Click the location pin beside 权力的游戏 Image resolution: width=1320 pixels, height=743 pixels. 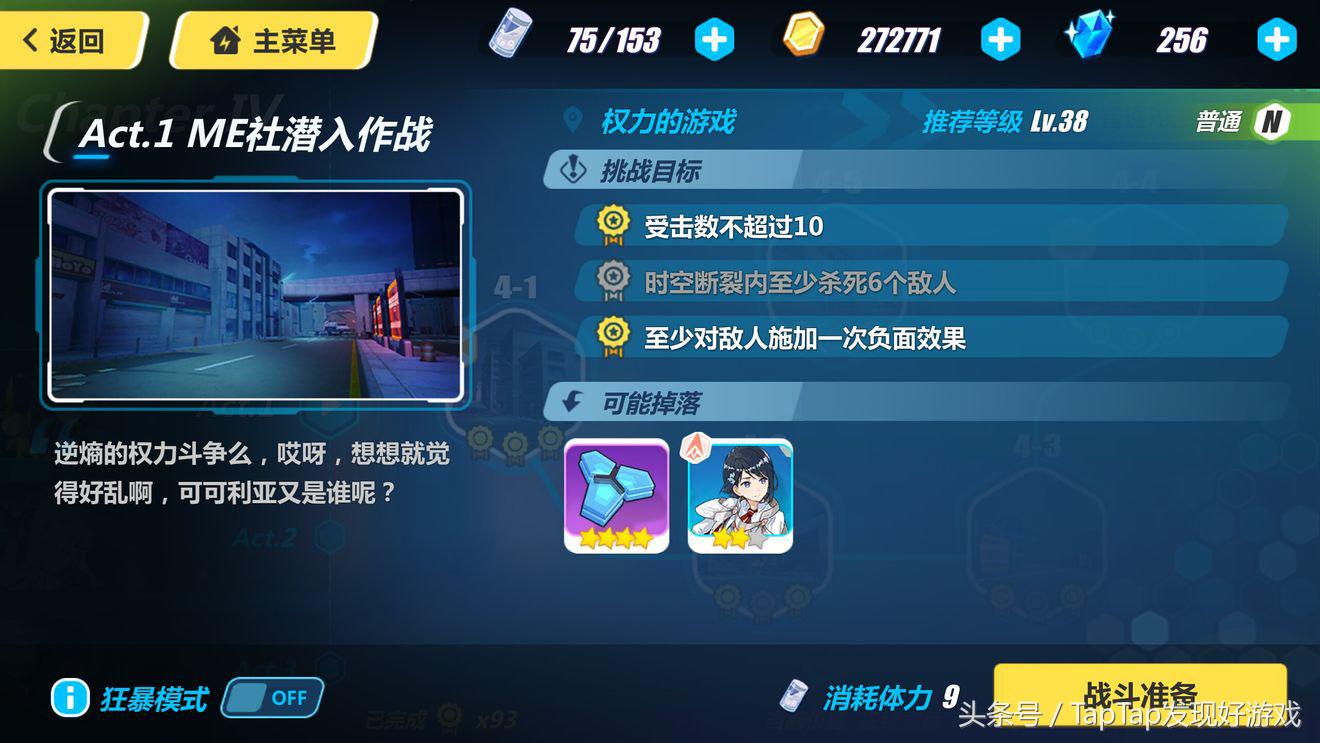coord(571,121)
